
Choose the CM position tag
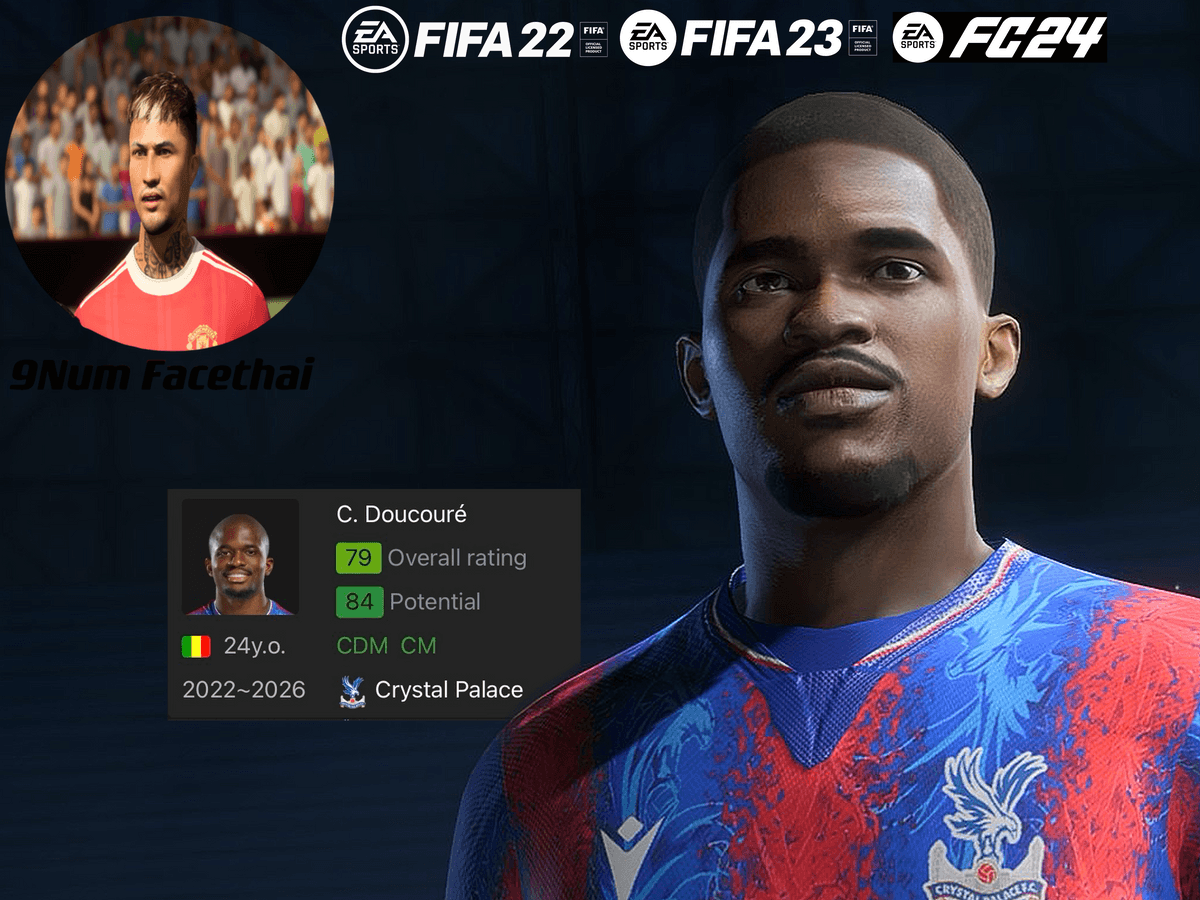[x=419, y=646]
